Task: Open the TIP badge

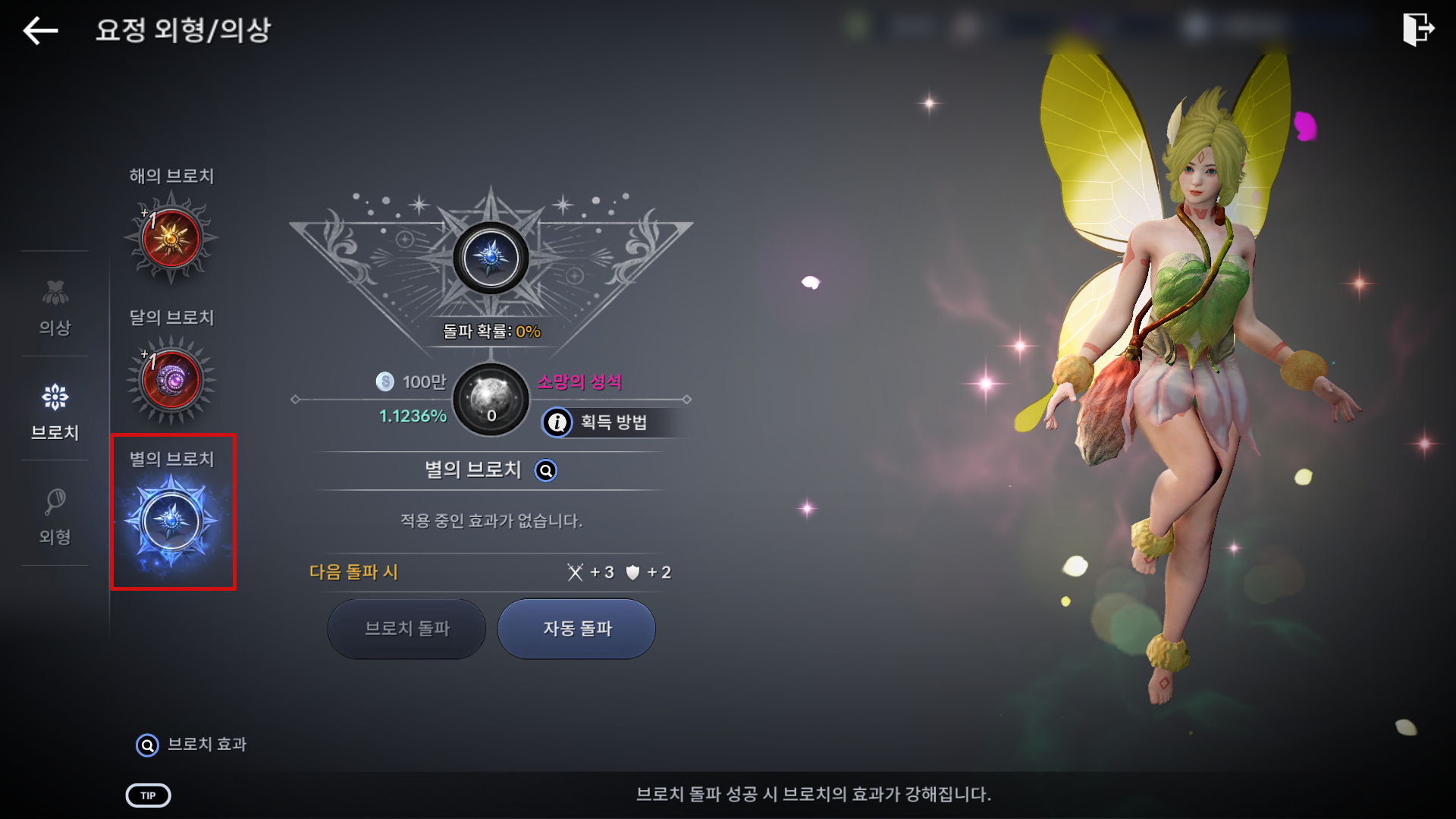Action: [148, 795]
